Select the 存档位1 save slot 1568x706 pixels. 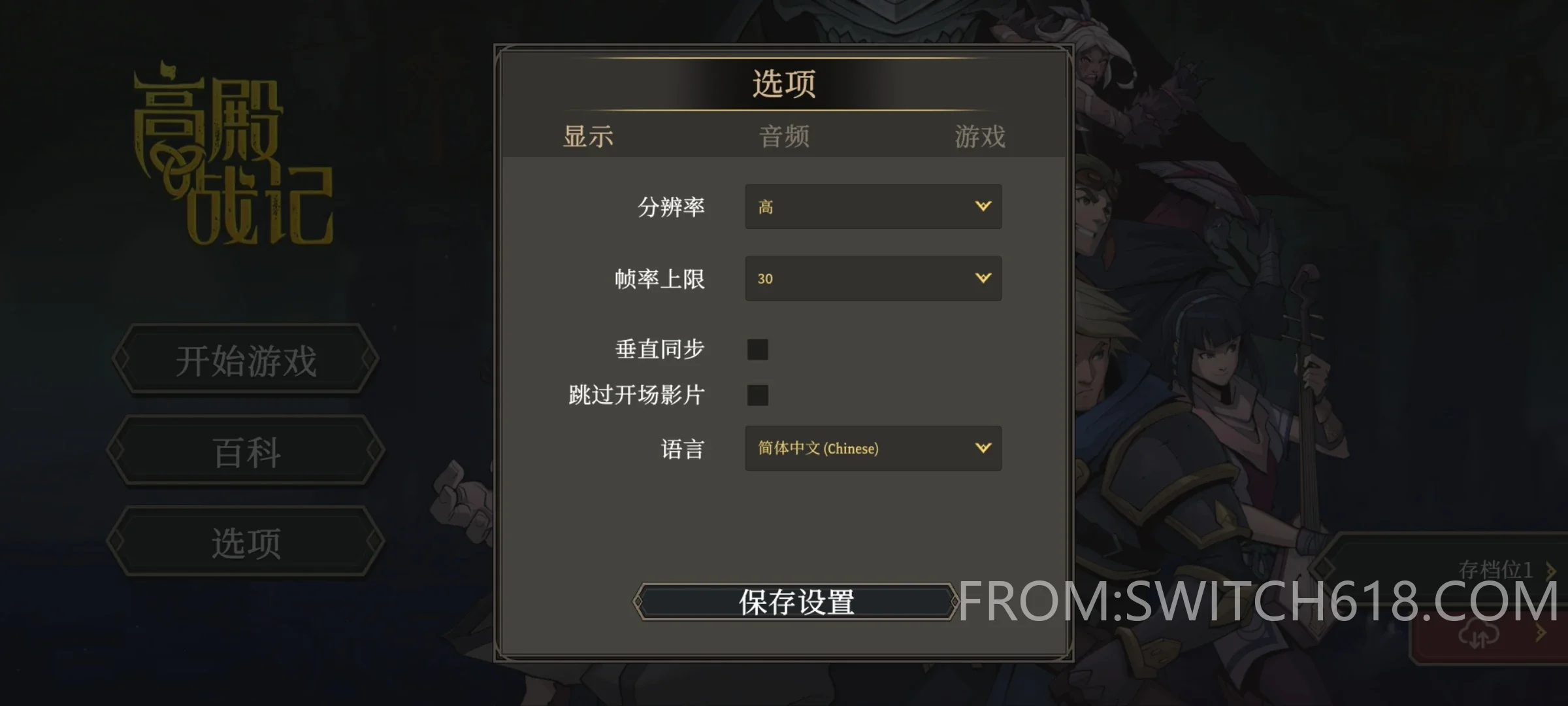(1495, 570)
